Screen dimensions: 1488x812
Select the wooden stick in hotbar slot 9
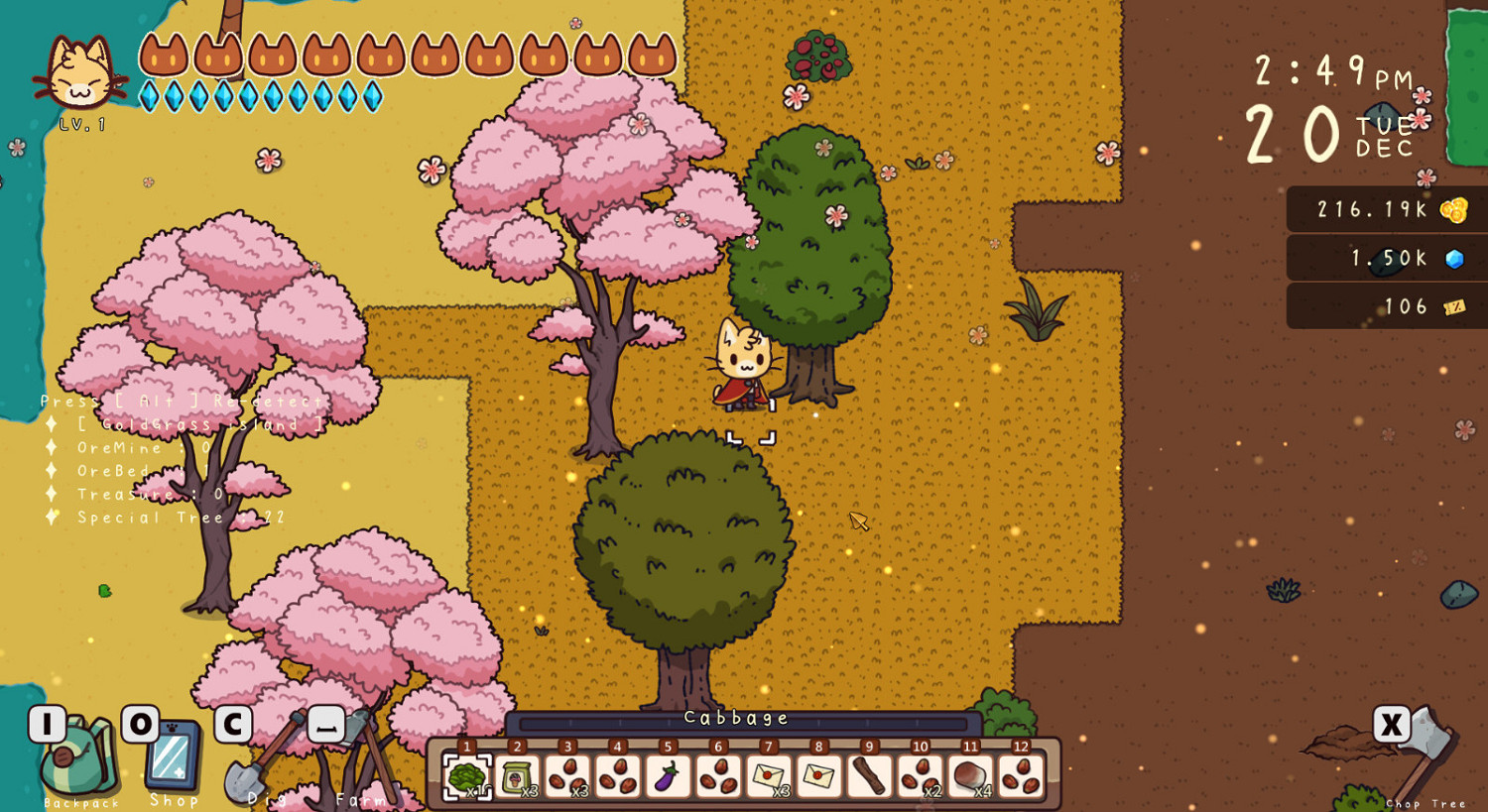pos(868,778)
